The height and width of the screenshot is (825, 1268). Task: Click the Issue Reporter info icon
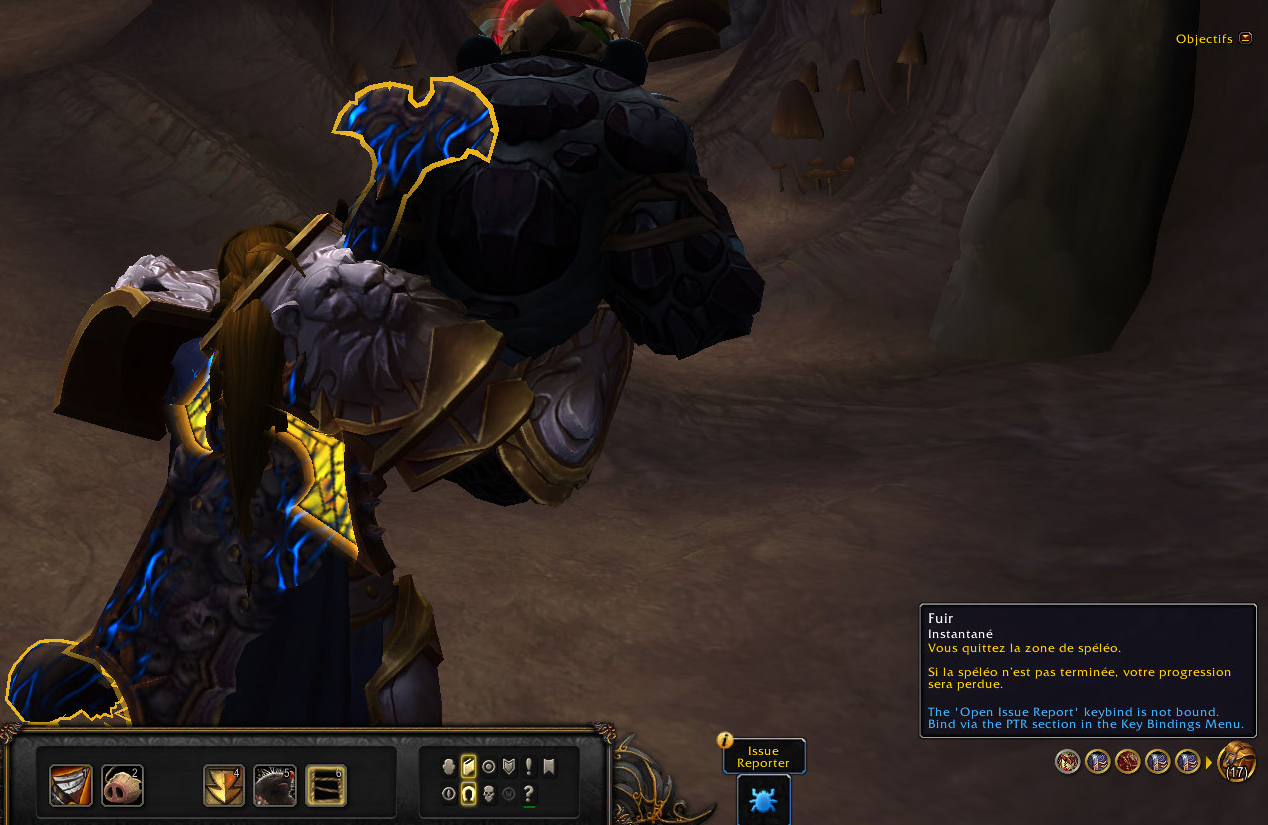pos(726,741)
